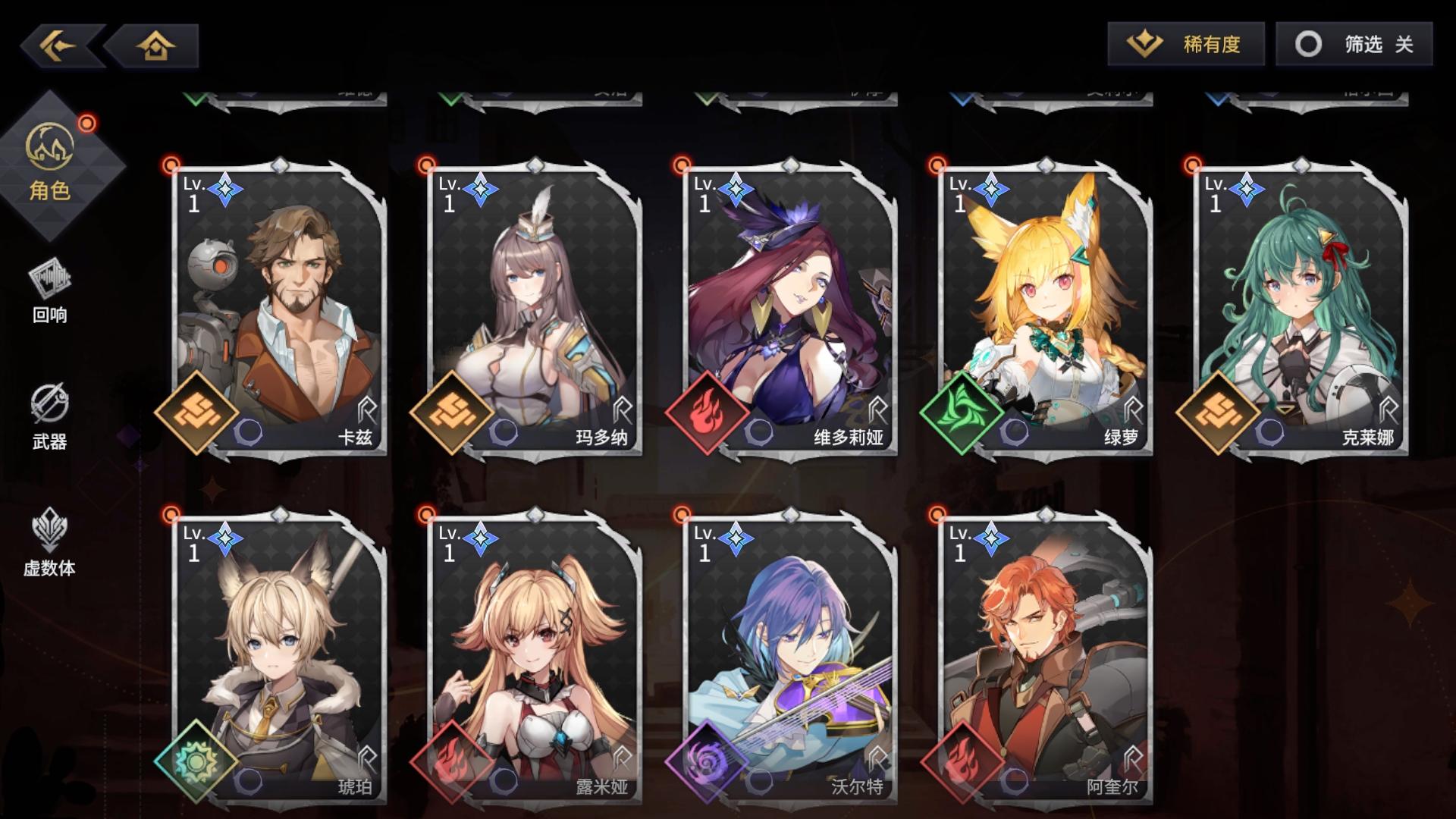The width and height of the screenshot is (1456, 819).
Task: Toggle the 筛选 filter switch on
Action: coord(1355,45)
